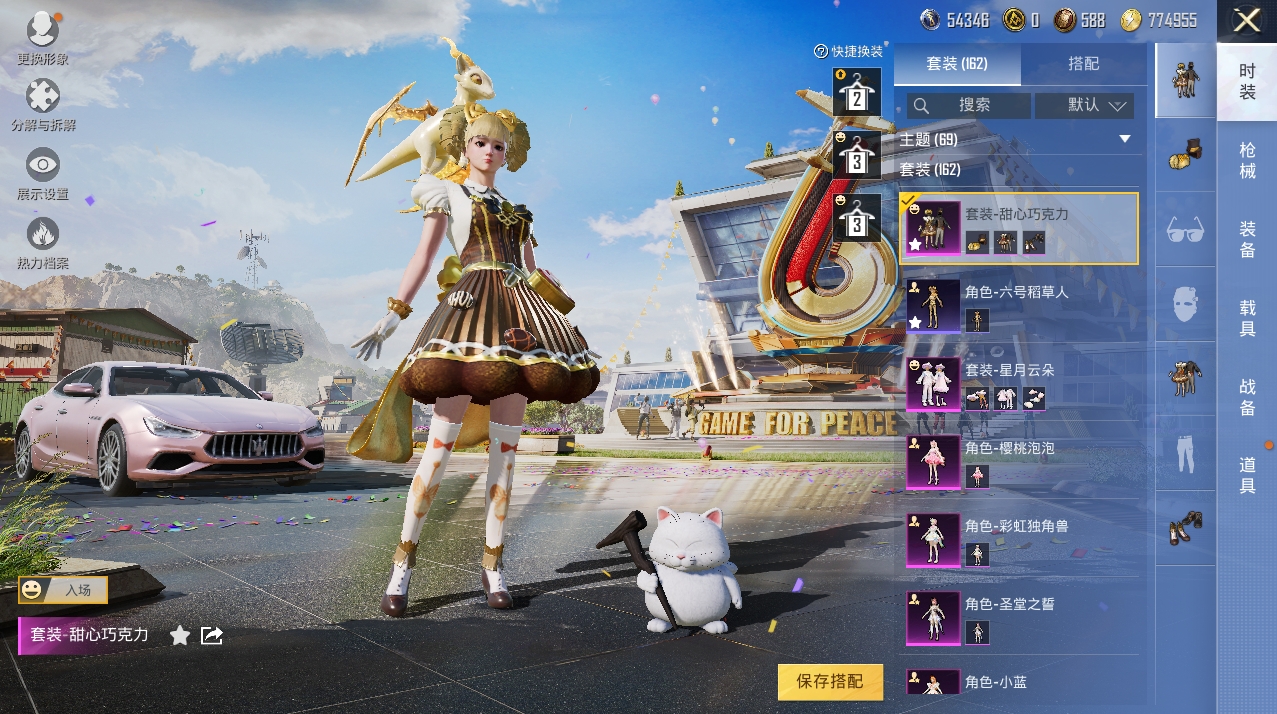This screenshot has height=714, width=1277.
Task: Click the 搜索 search field
Action: point(965,105)
